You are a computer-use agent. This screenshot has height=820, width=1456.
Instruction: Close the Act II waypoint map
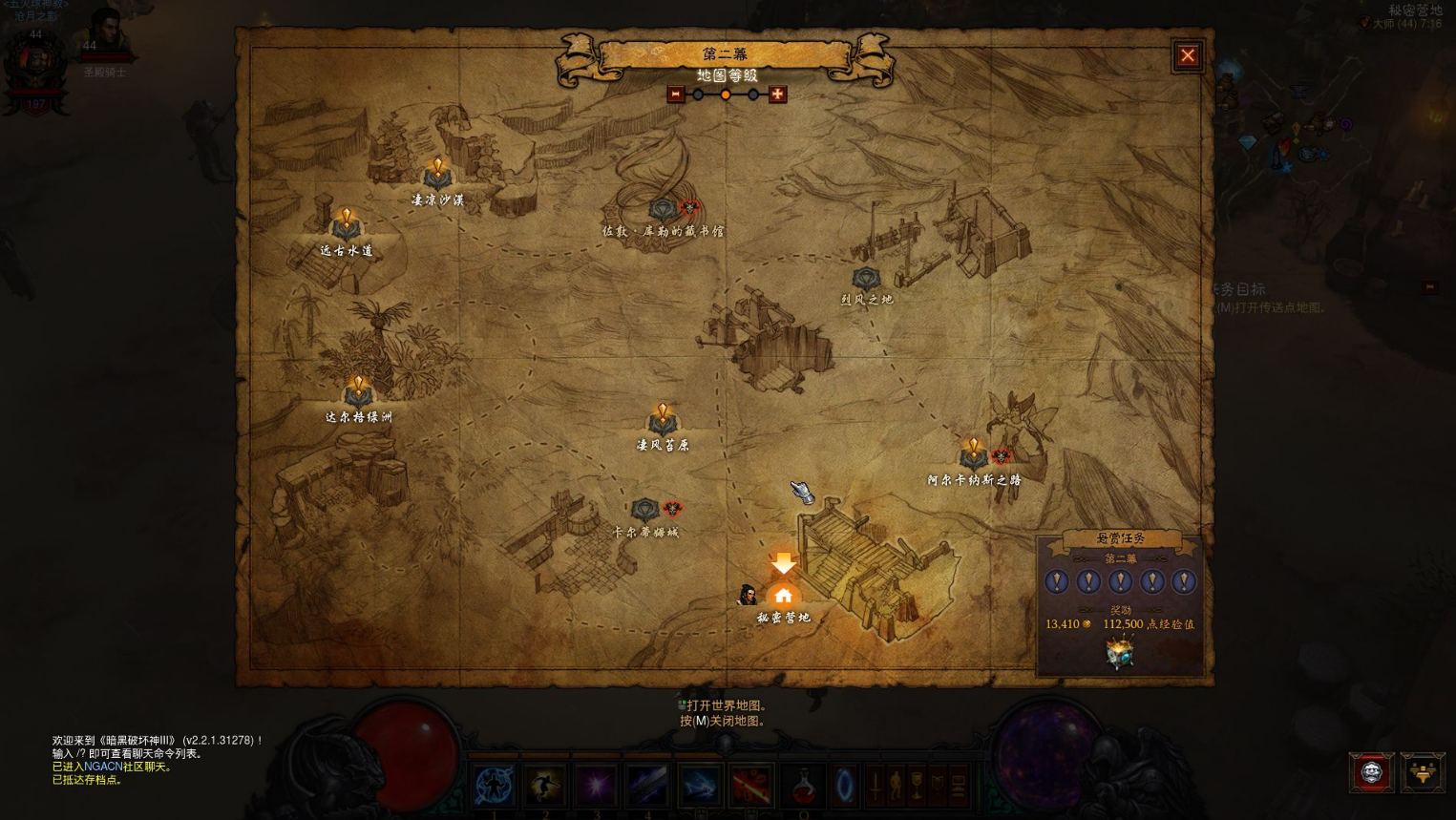1187,55
